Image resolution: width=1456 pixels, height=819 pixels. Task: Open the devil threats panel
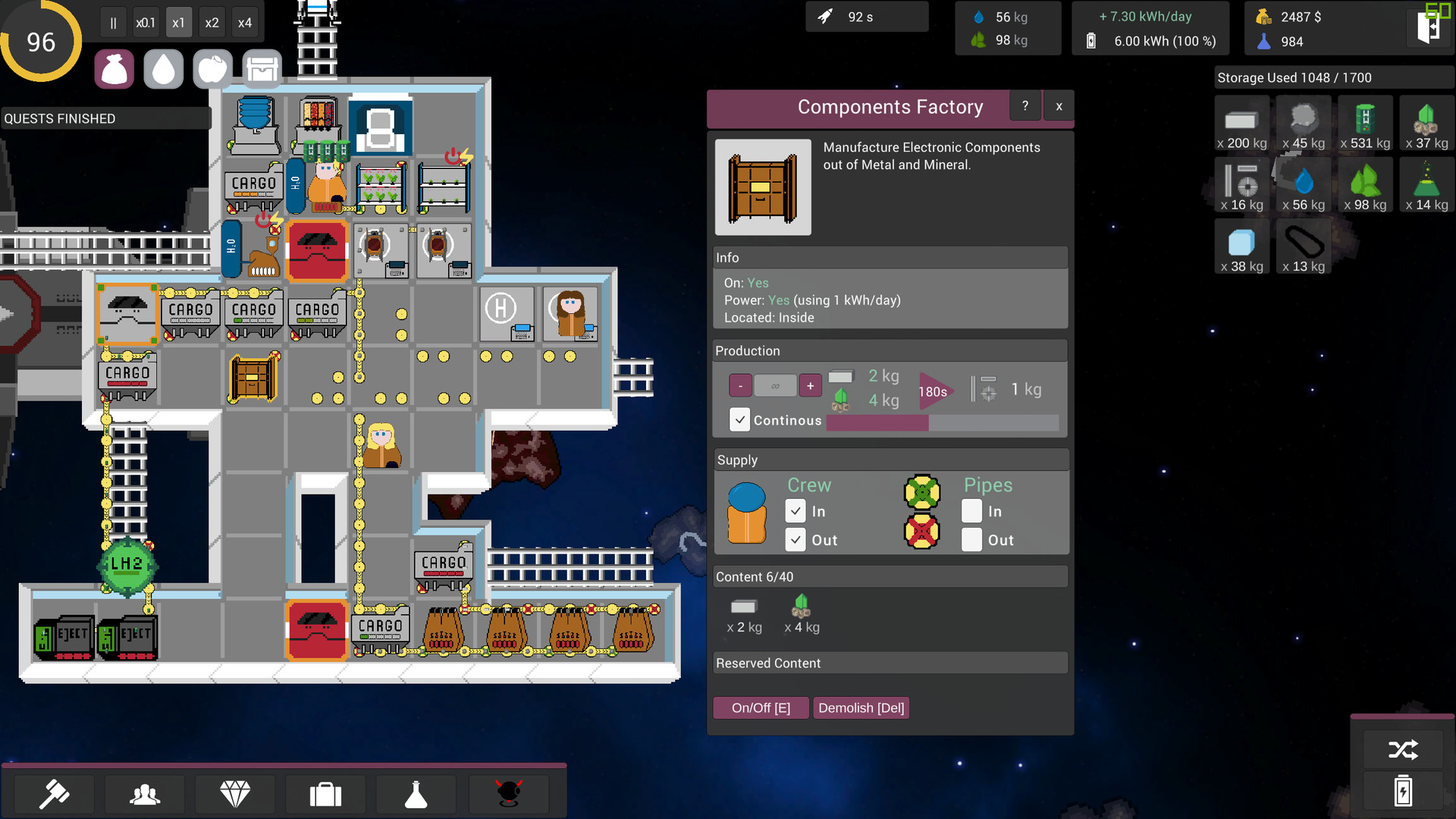(x=508, y=794)
